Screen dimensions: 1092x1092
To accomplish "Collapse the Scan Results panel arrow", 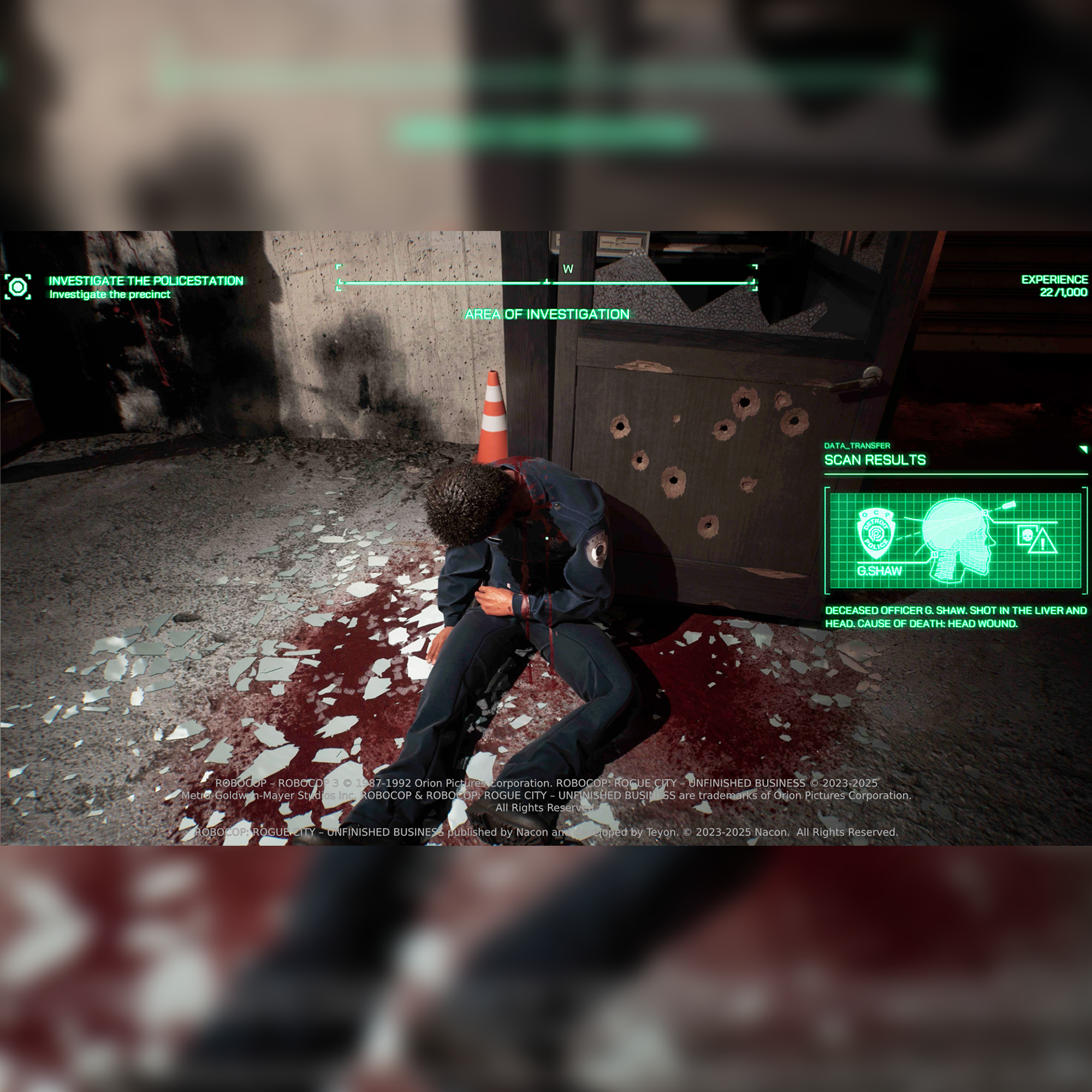I will click(1082, 449).
